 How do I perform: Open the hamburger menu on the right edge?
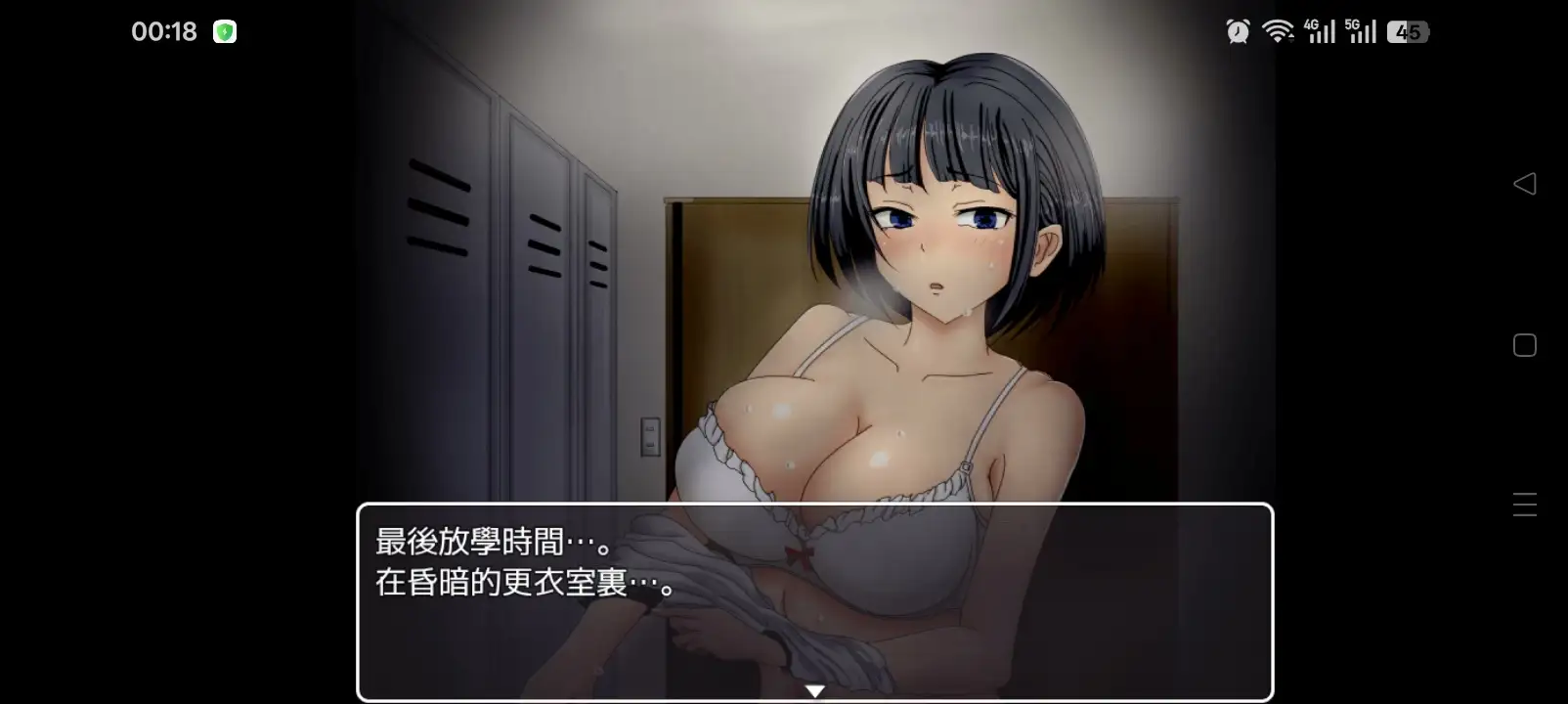pos(1525,505)
